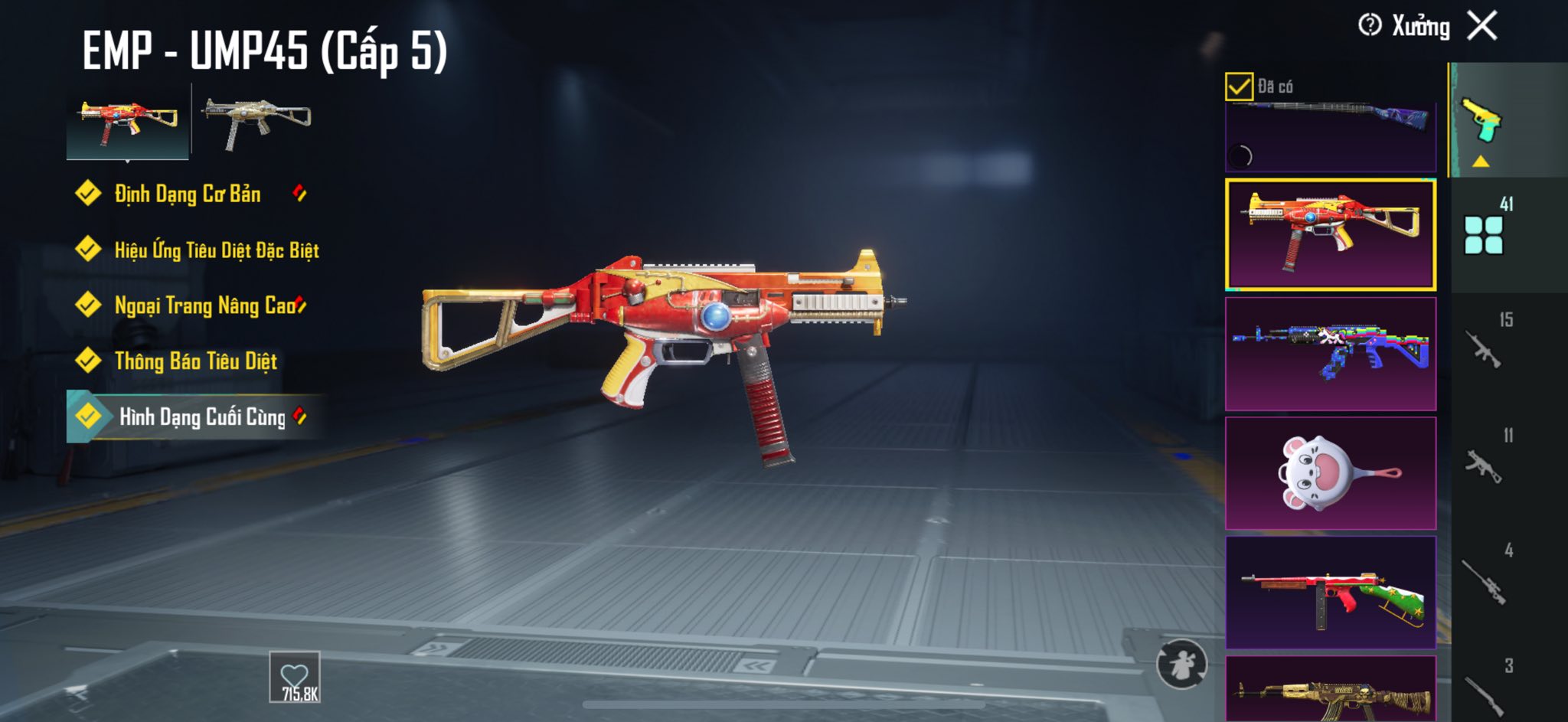Select the grey UMP45 variant thumbnail
This screenshot has width=1568, height=722.
(256, 121)
